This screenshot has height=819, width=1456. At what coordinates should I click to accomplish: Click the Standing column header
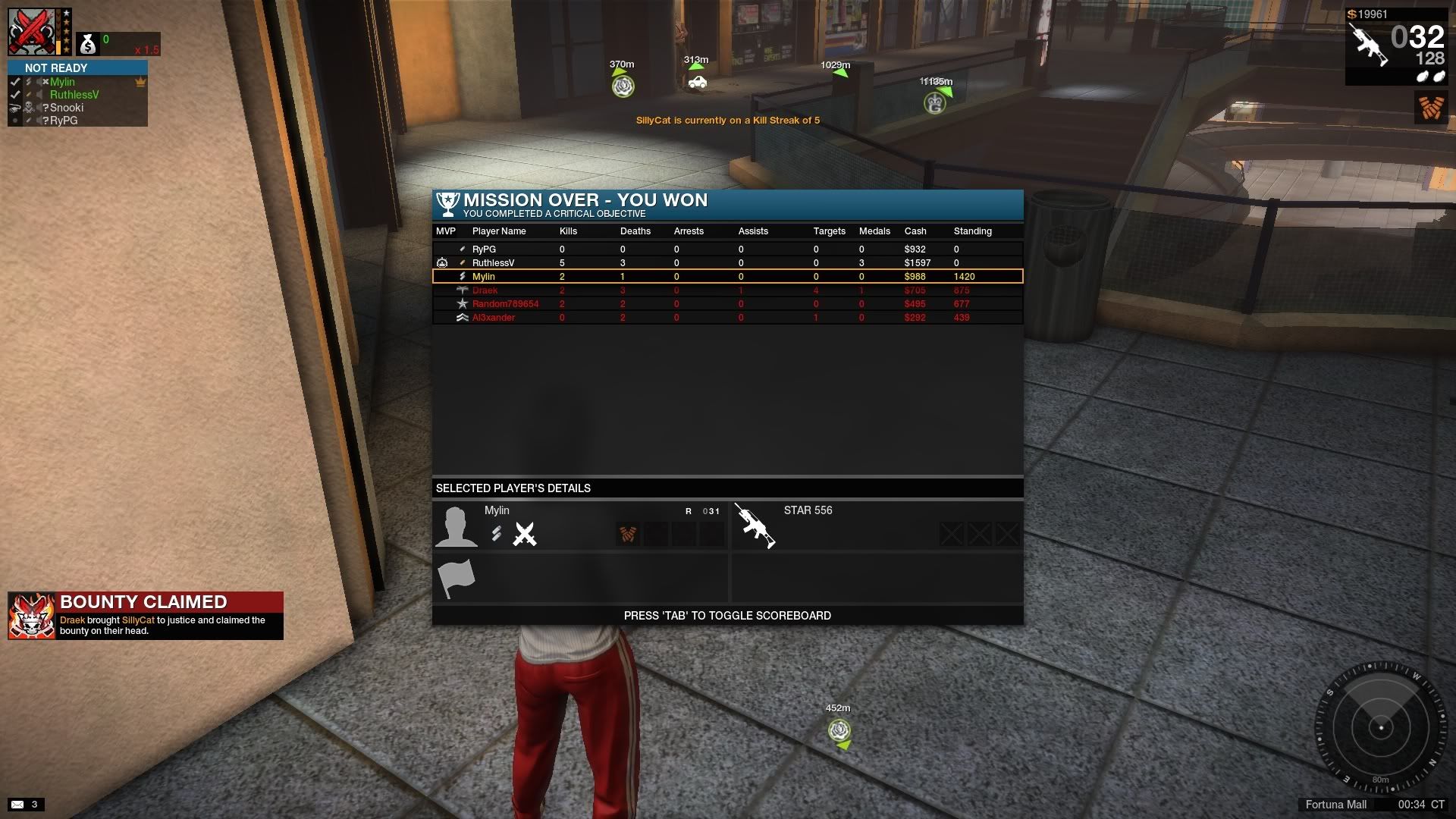point(972,231)
